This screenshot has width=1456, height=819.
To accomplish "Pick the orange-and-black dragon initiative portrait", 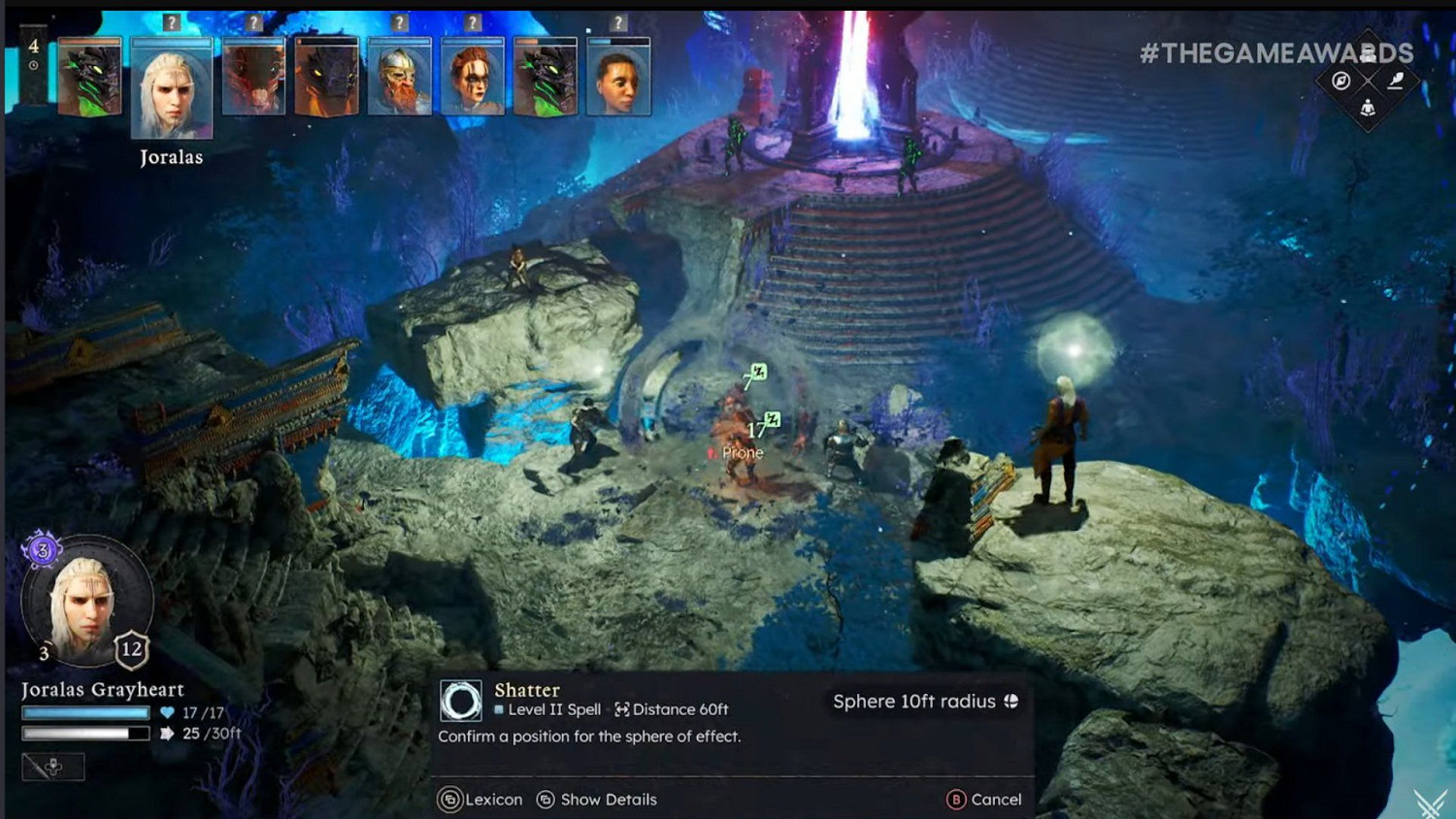I will coord(326,80).
